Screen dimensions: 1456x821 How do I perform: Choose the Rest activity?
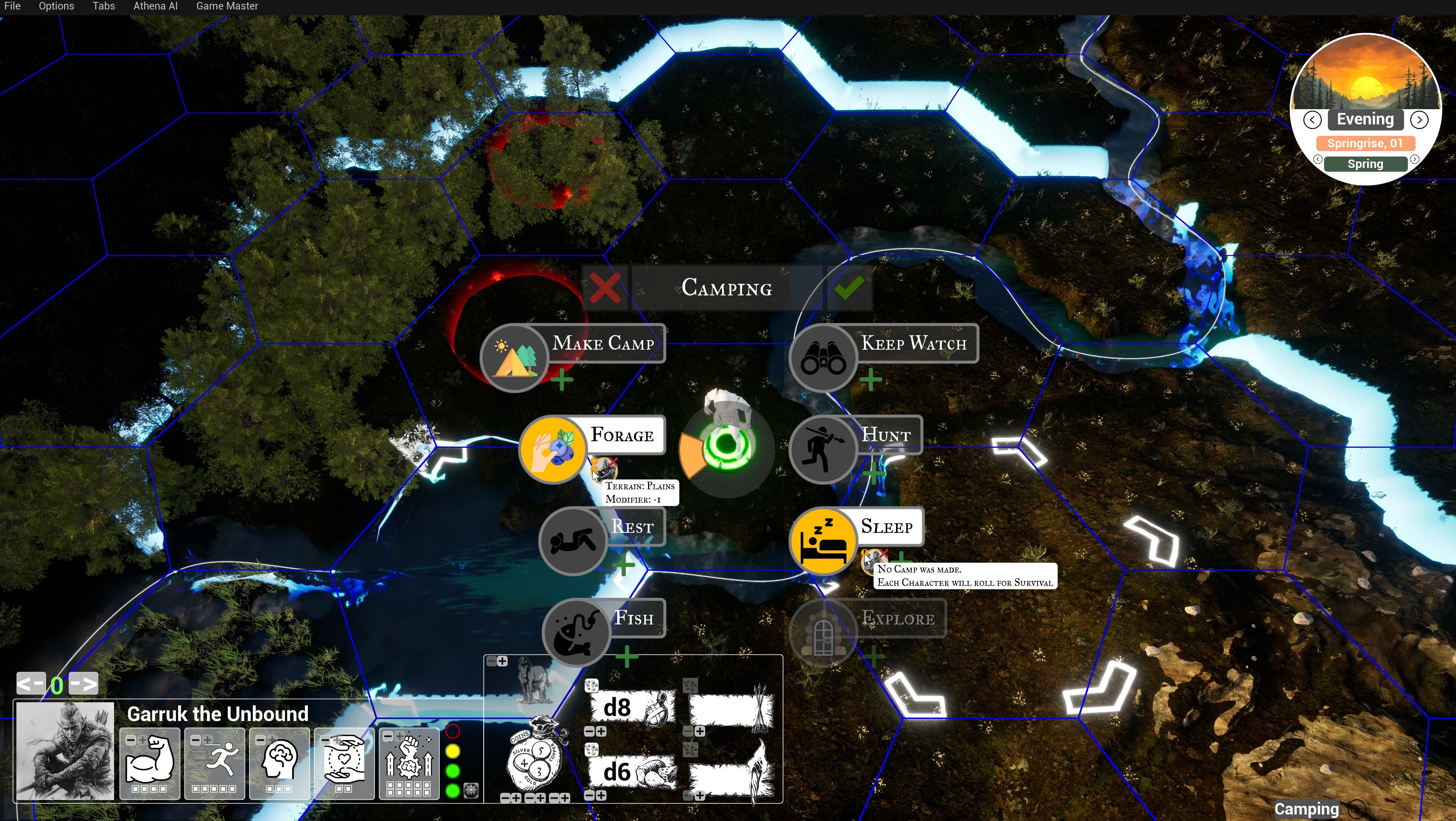(573, 541)
